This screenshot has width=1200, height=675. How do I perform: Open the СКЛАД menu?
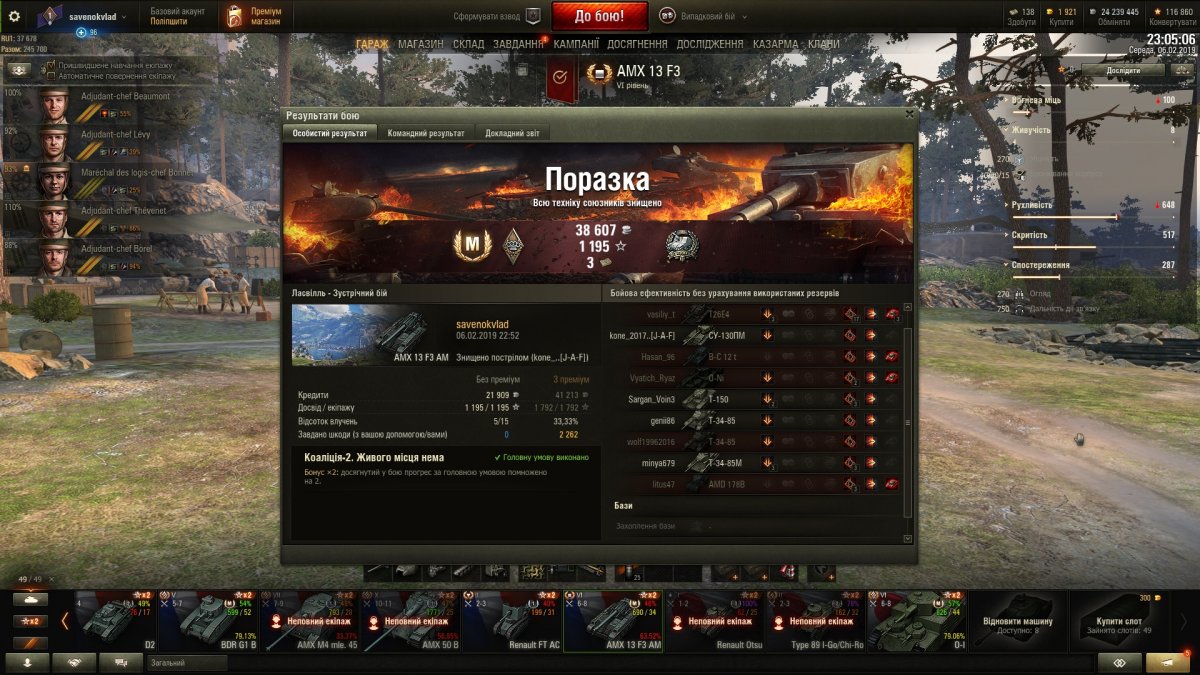[x=468, y=44]
